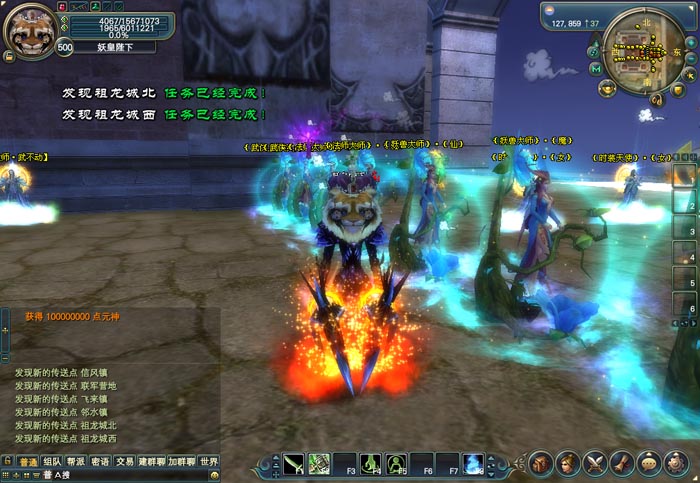Open the 交易 trade chat tab

[124, 461]
